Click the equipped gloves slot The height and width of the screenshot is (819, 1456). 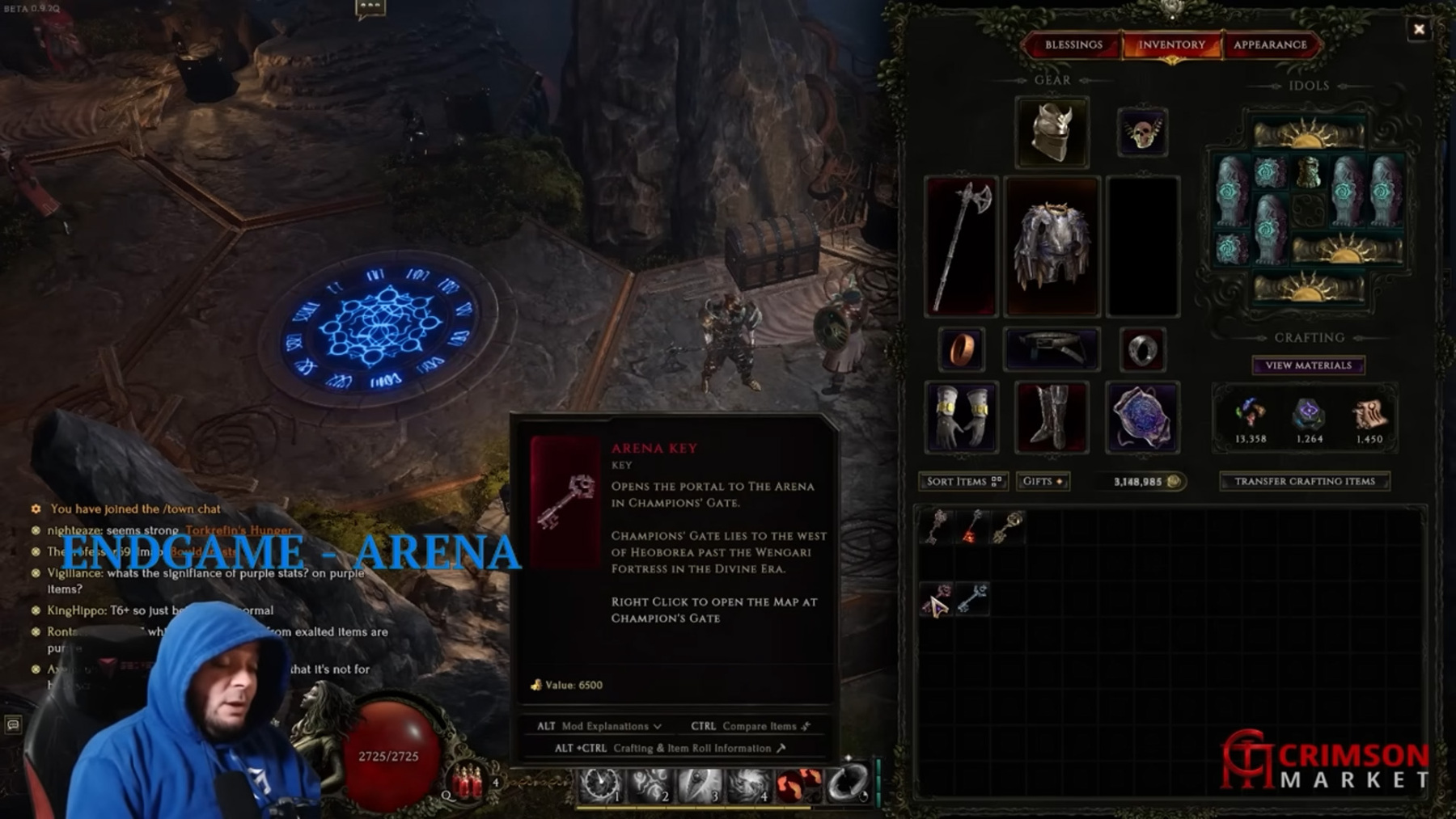tap(961, 417)
